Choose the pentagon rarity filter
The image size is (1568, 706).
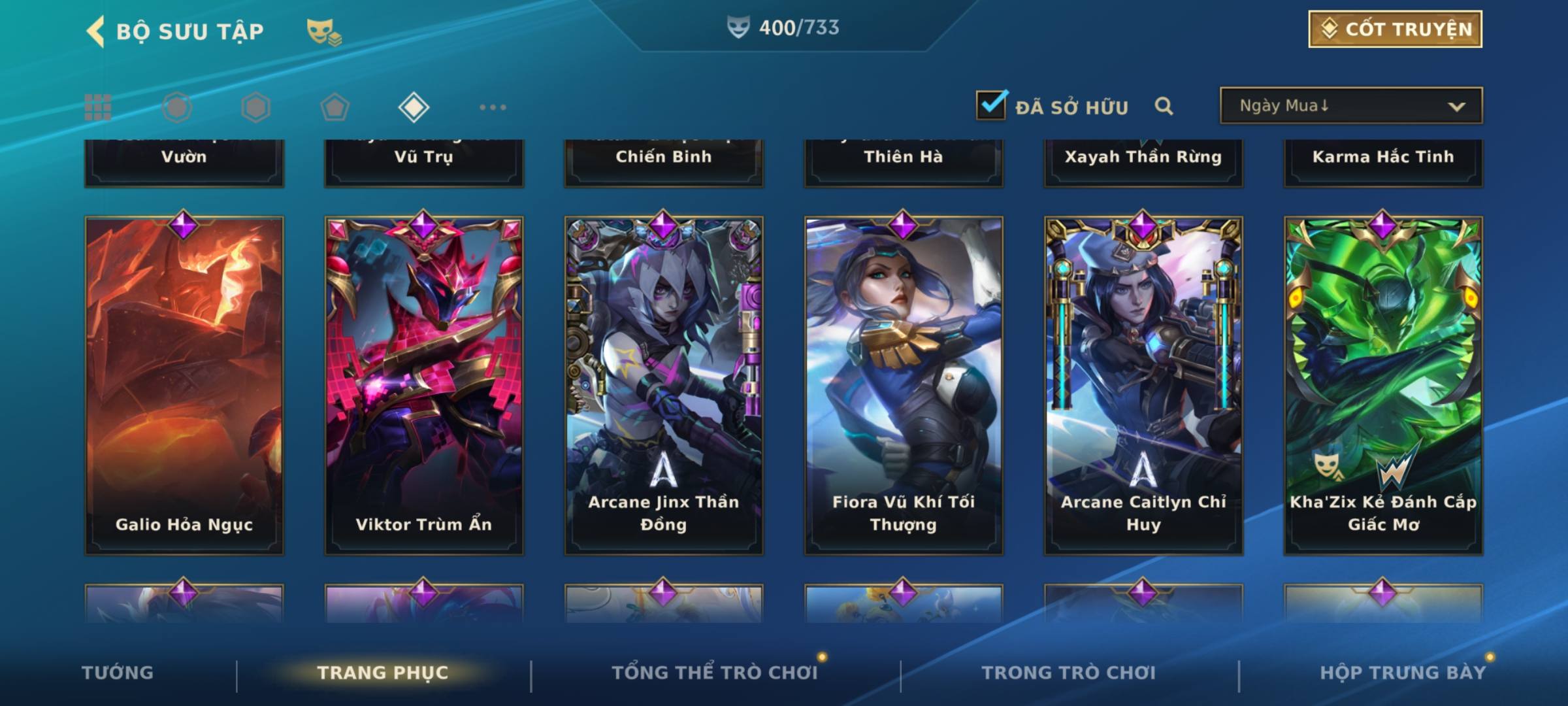(x=335, y=107)
